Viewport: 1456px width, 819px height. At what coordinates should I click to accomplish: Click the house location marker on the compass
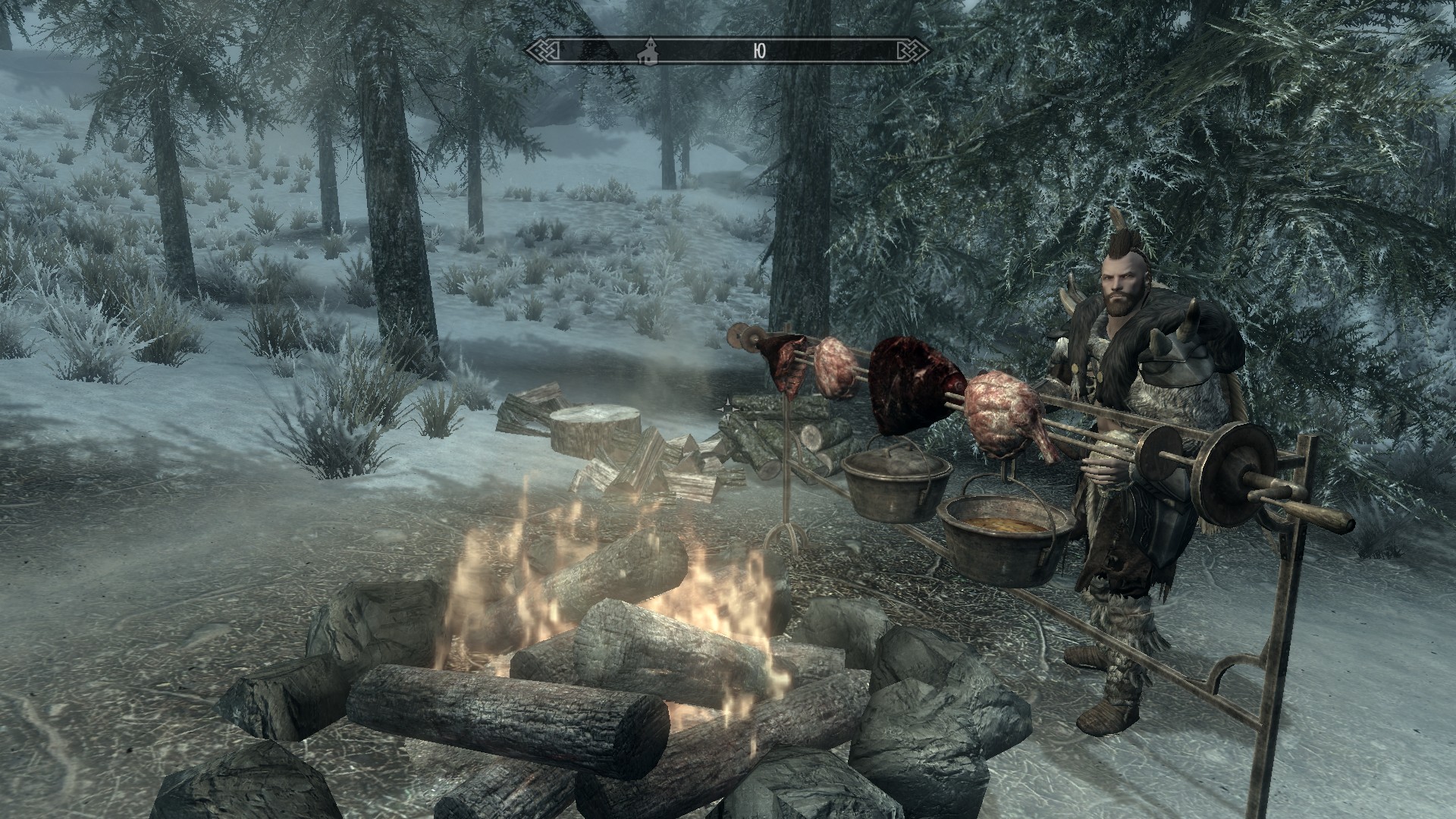(648, 50)
